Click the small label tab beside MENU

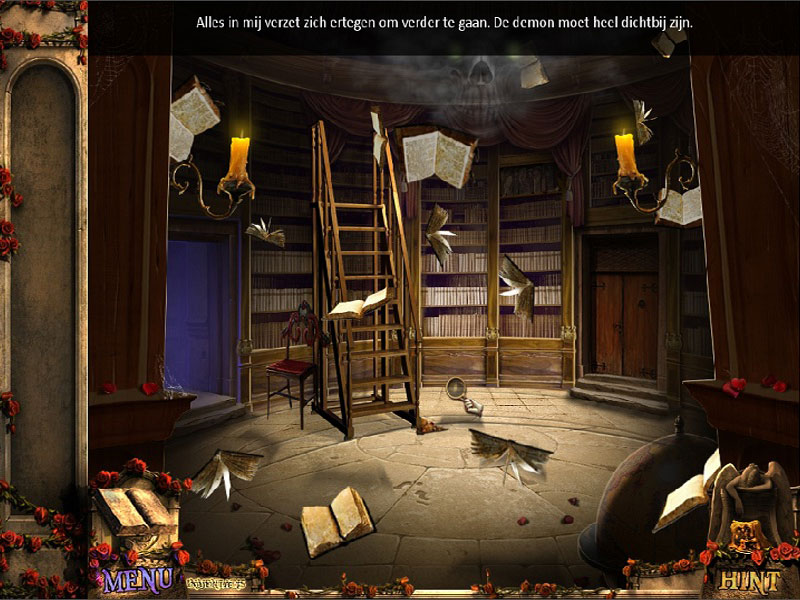coord(214,573)
